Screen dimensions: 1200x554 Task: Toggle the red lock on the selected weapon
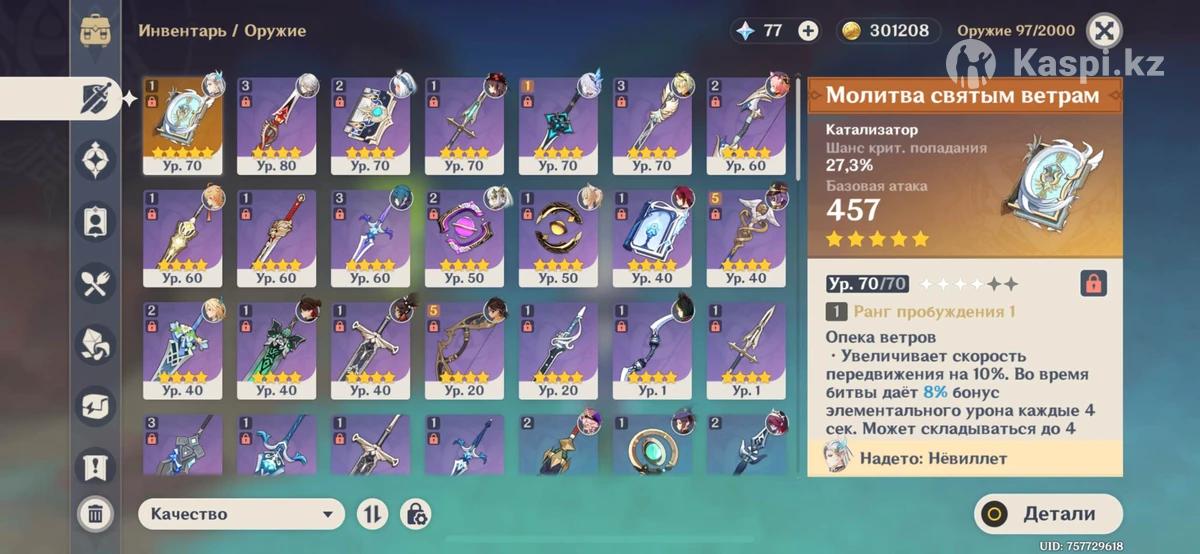(x=1093, y=283)
